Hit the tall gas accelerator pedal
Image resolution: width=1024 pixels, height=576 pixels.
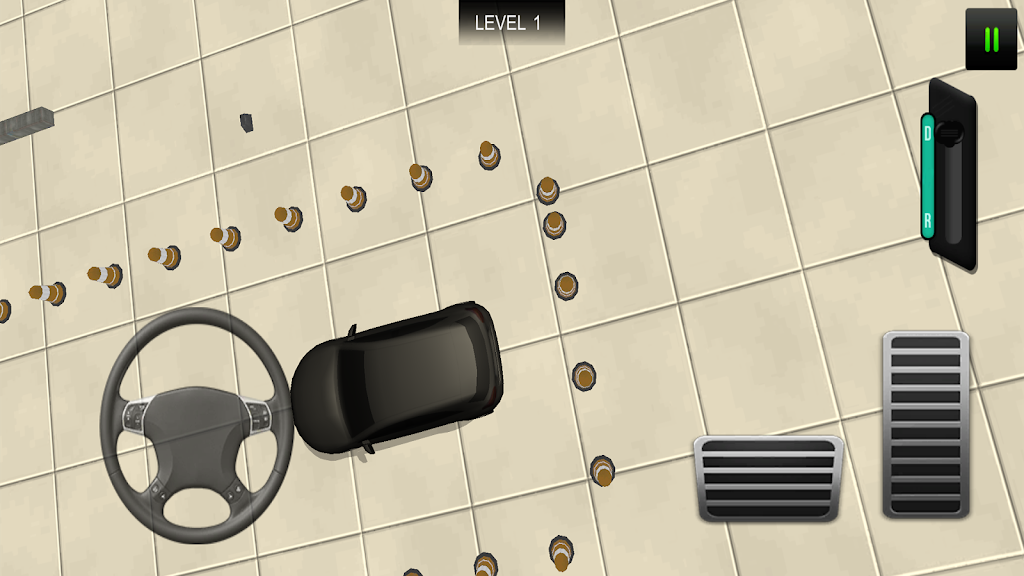pyautogui.click(x=926, y=424)
